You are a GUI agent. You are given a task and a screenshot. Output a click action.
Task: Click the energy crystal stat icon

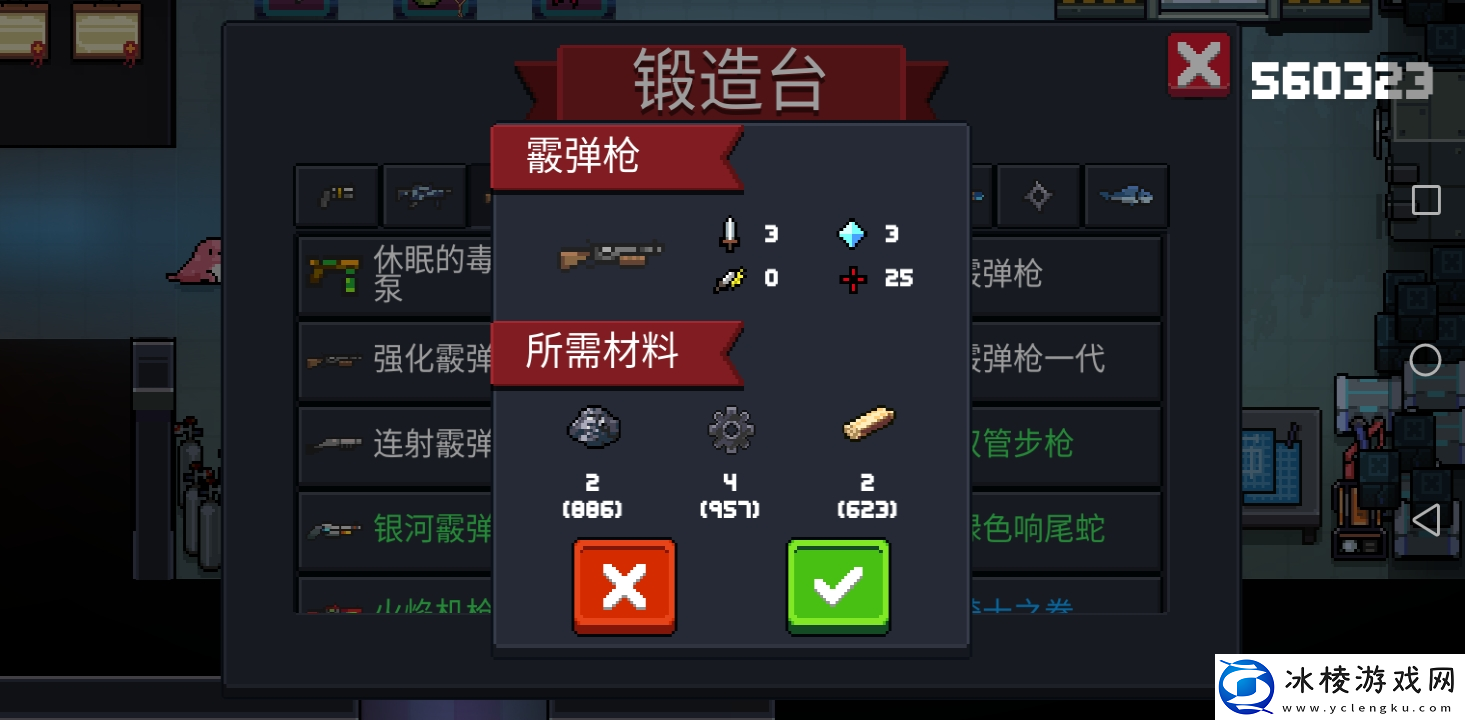coord(851,234)
